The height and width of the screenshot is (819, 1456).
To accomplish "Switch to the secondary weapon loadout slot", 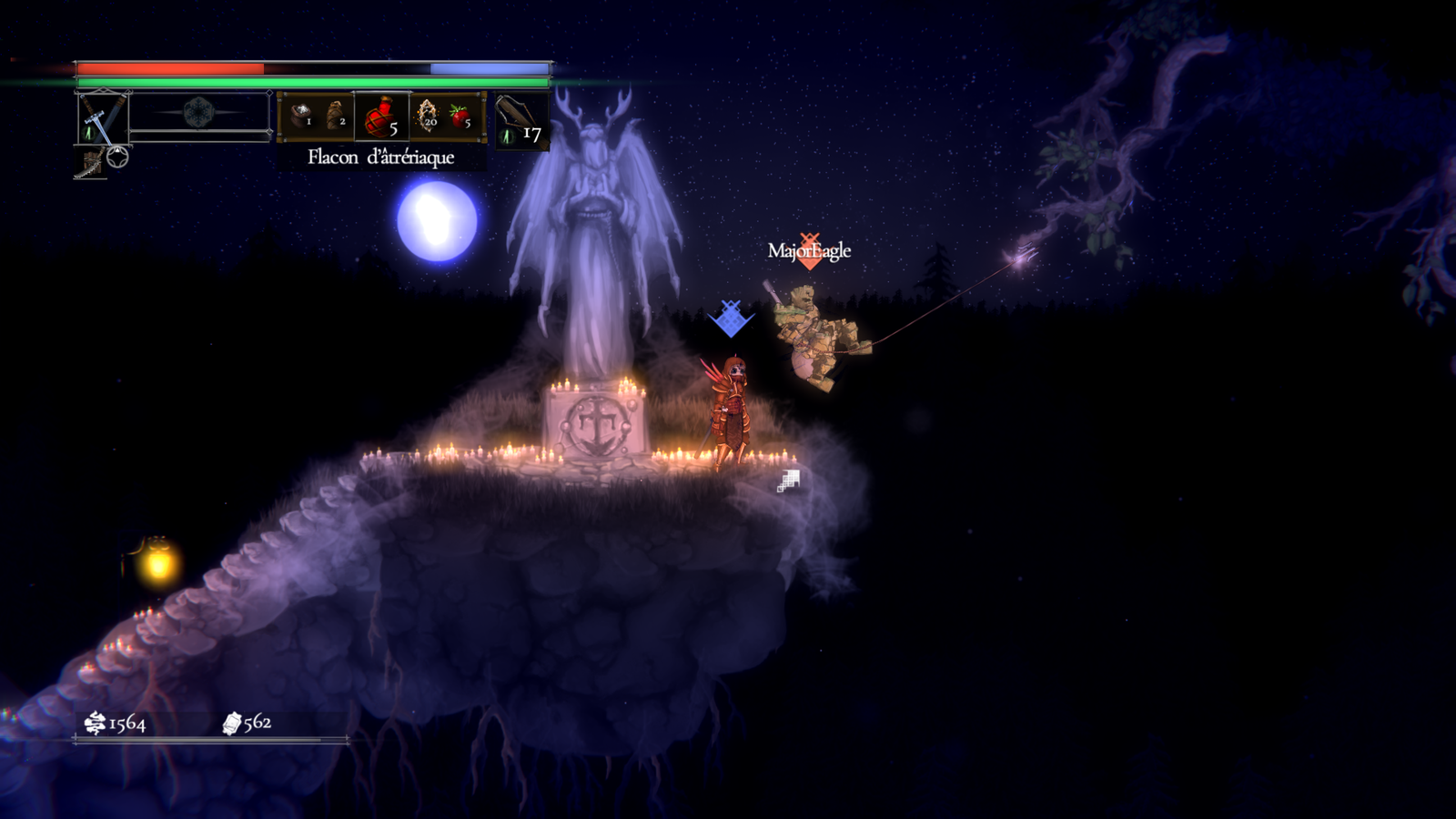I will pos(90,164).
